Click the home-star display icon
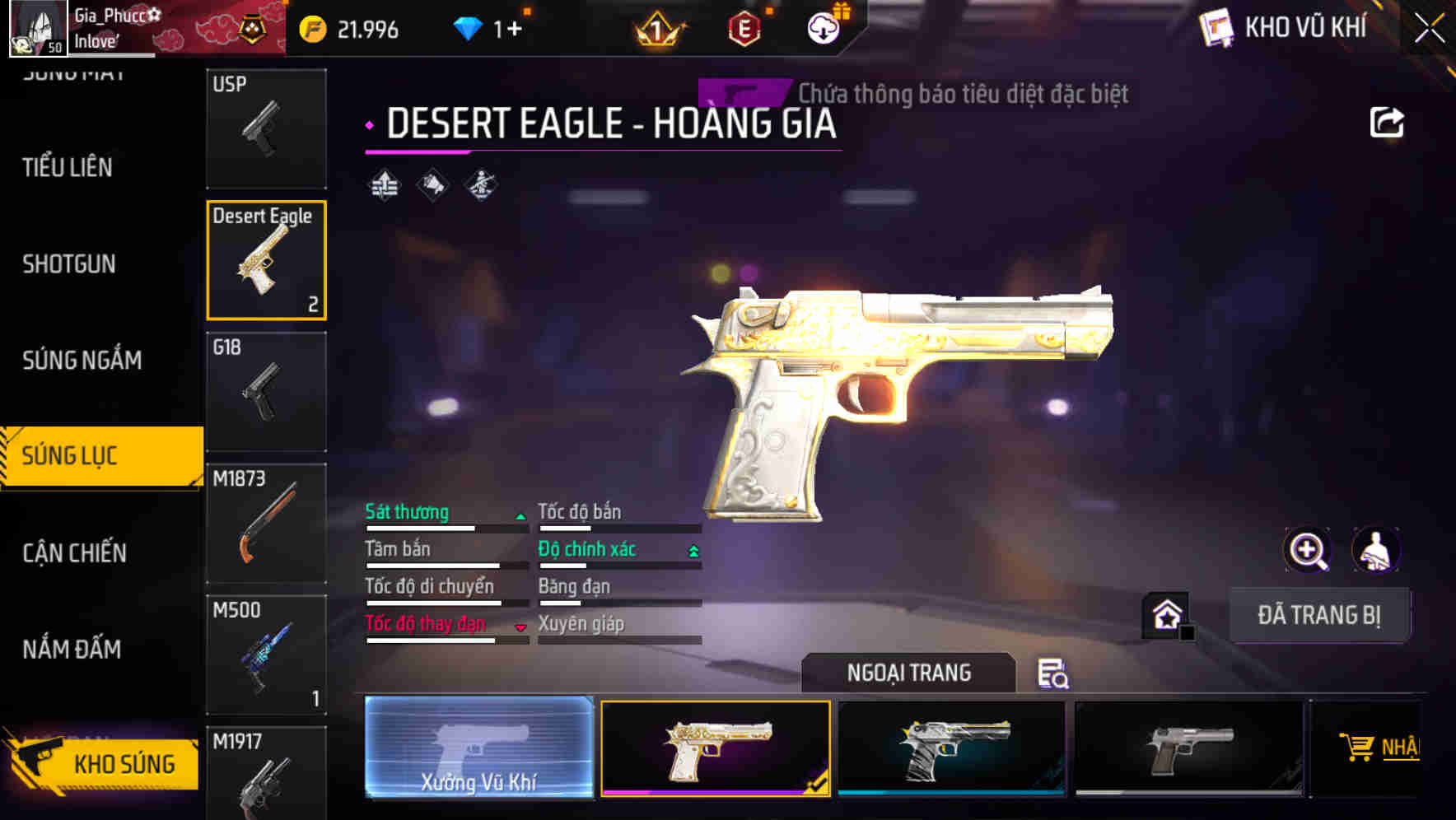 point(1167,614)
